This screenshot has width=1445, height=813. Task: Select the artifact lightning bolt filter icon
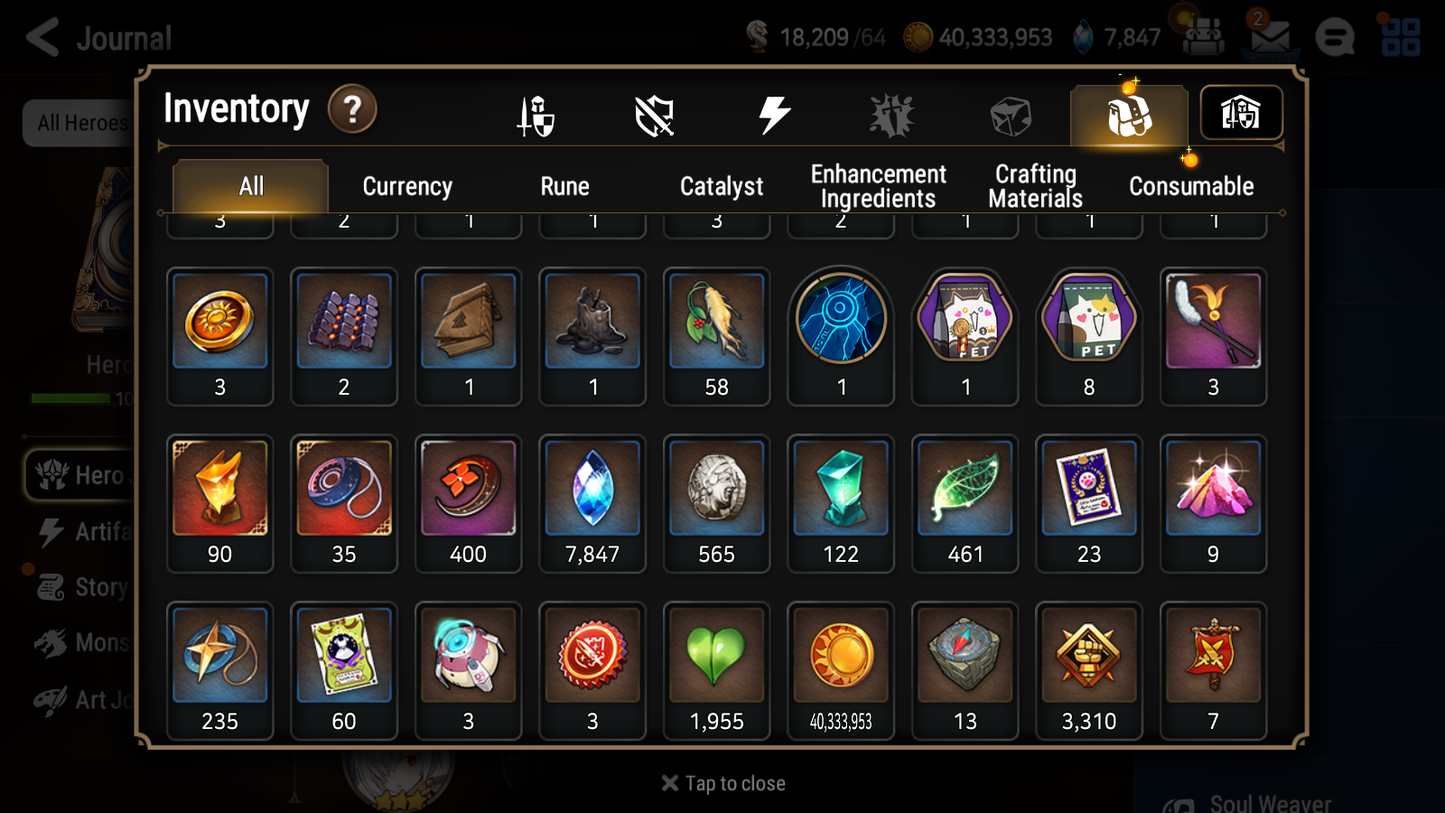click(773, 113)
